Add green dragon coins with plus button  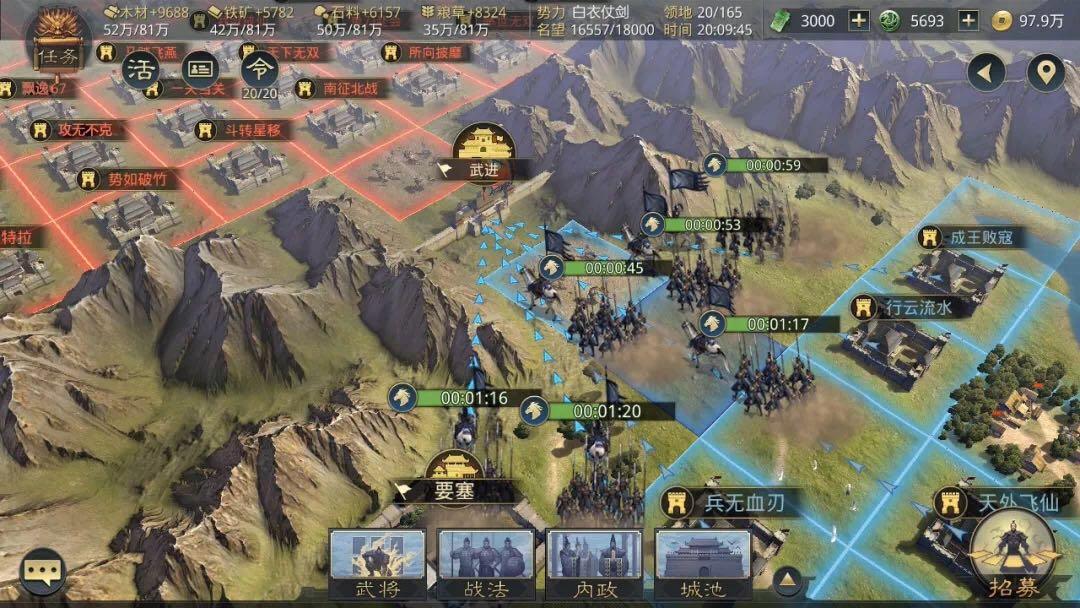(968, 20)
